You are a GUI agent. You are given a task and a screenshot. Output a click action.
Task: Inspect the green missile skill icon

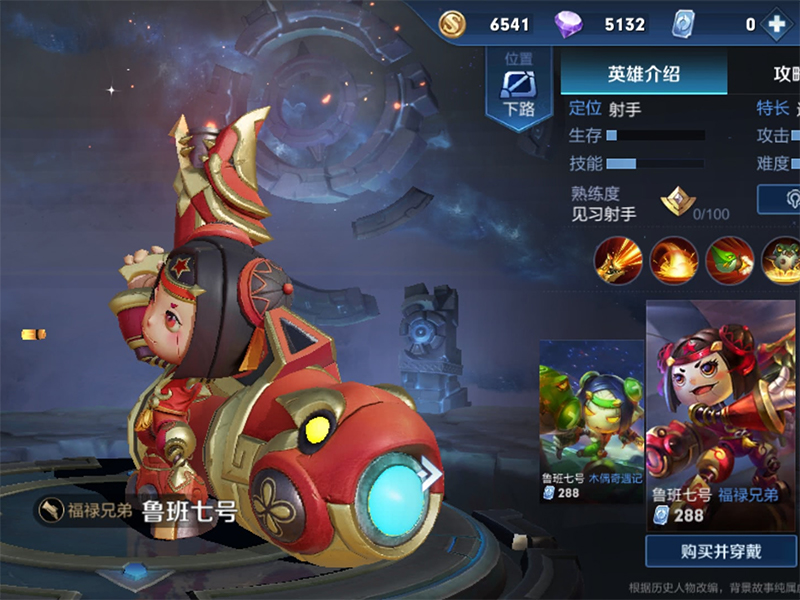pos(729,260)
